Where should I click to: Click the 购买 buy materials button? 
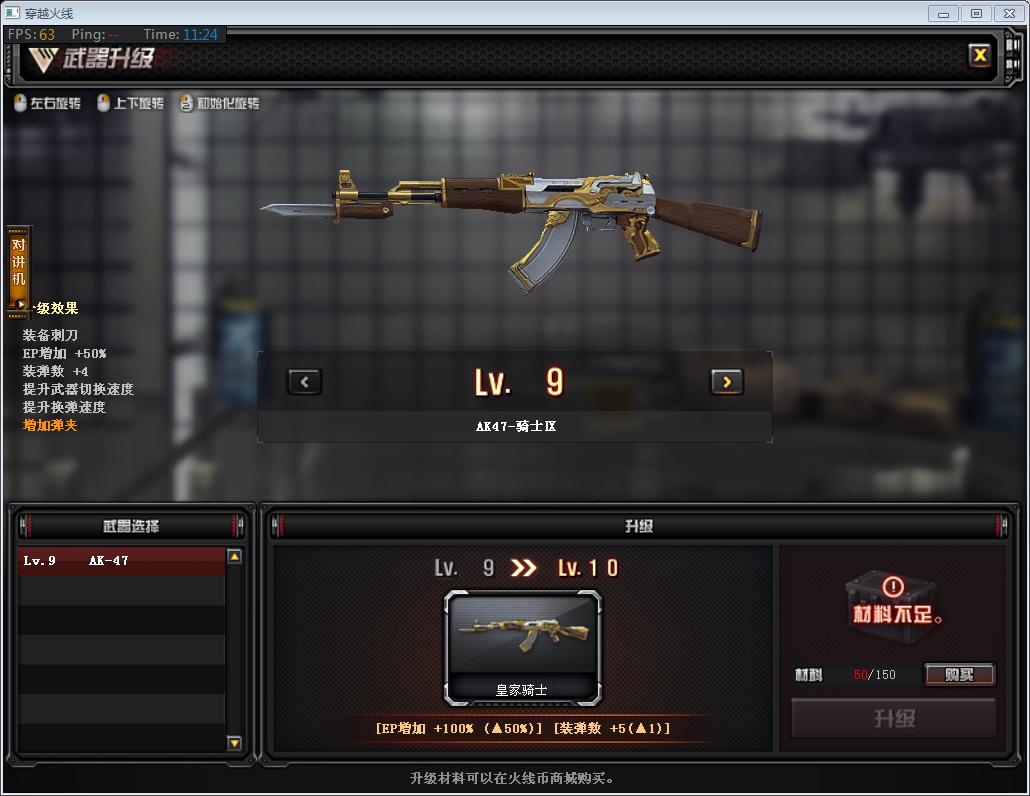[958, 675]
